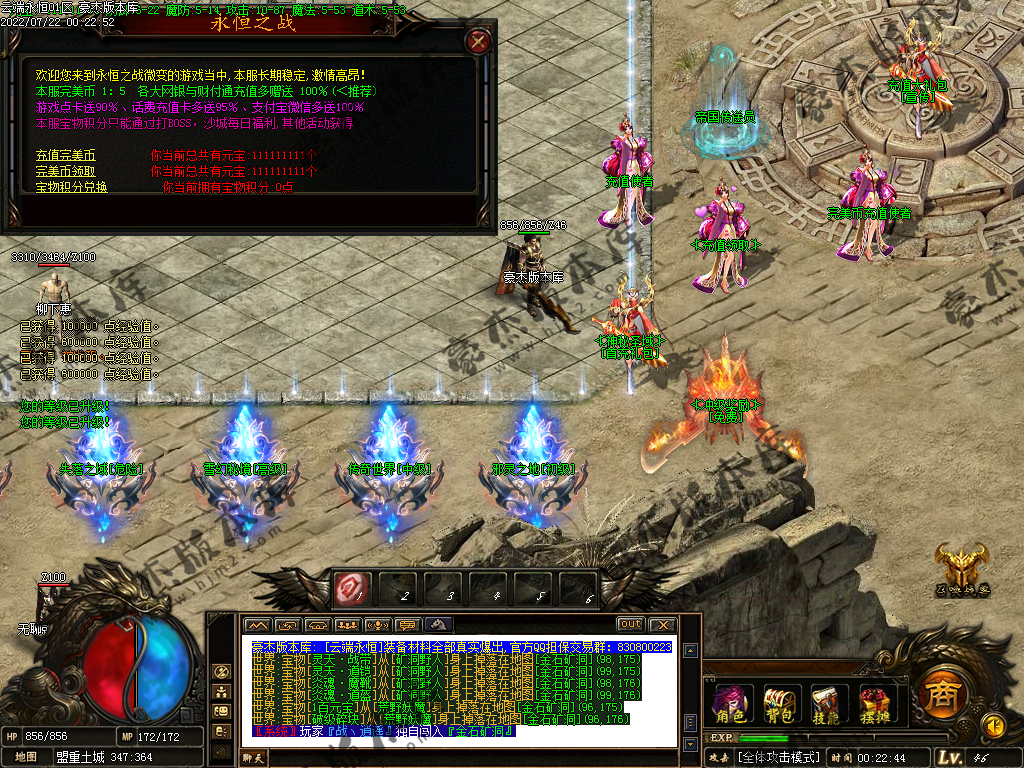Viewport: 1024px width, 768px height.
Task: Activate the 召唤战兽 golden helmet icon
Action: pos(961,569)
